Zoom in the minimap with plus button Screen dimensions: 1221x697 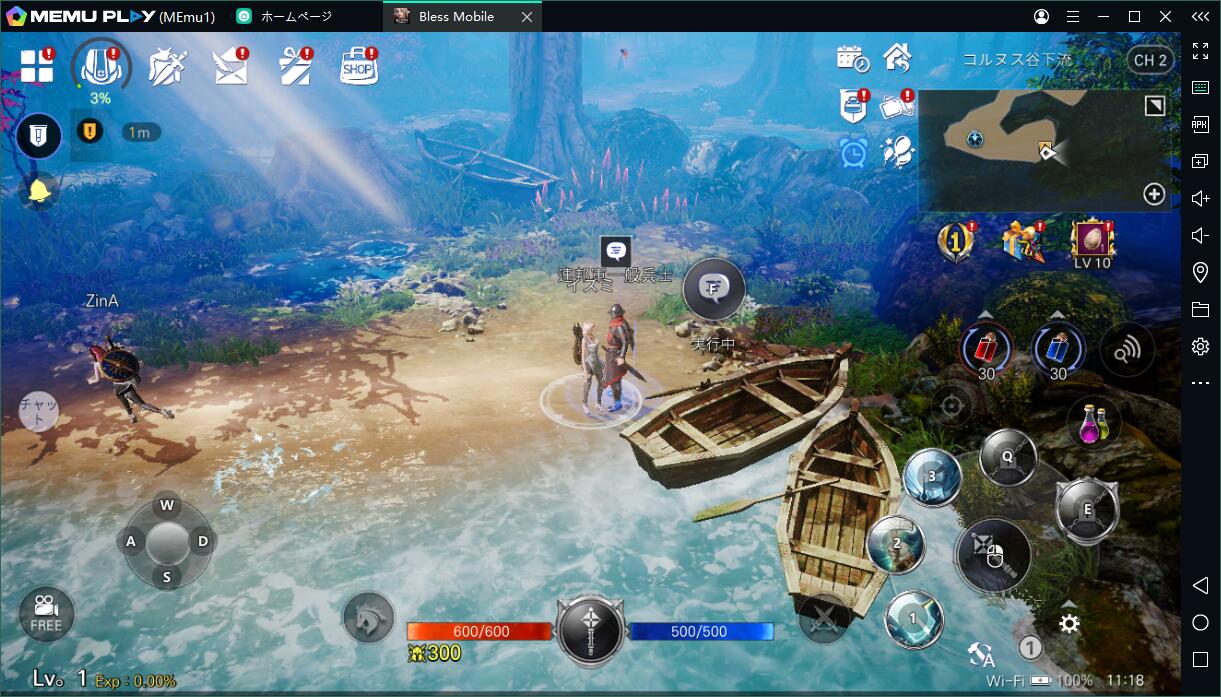click(1154, 194)
